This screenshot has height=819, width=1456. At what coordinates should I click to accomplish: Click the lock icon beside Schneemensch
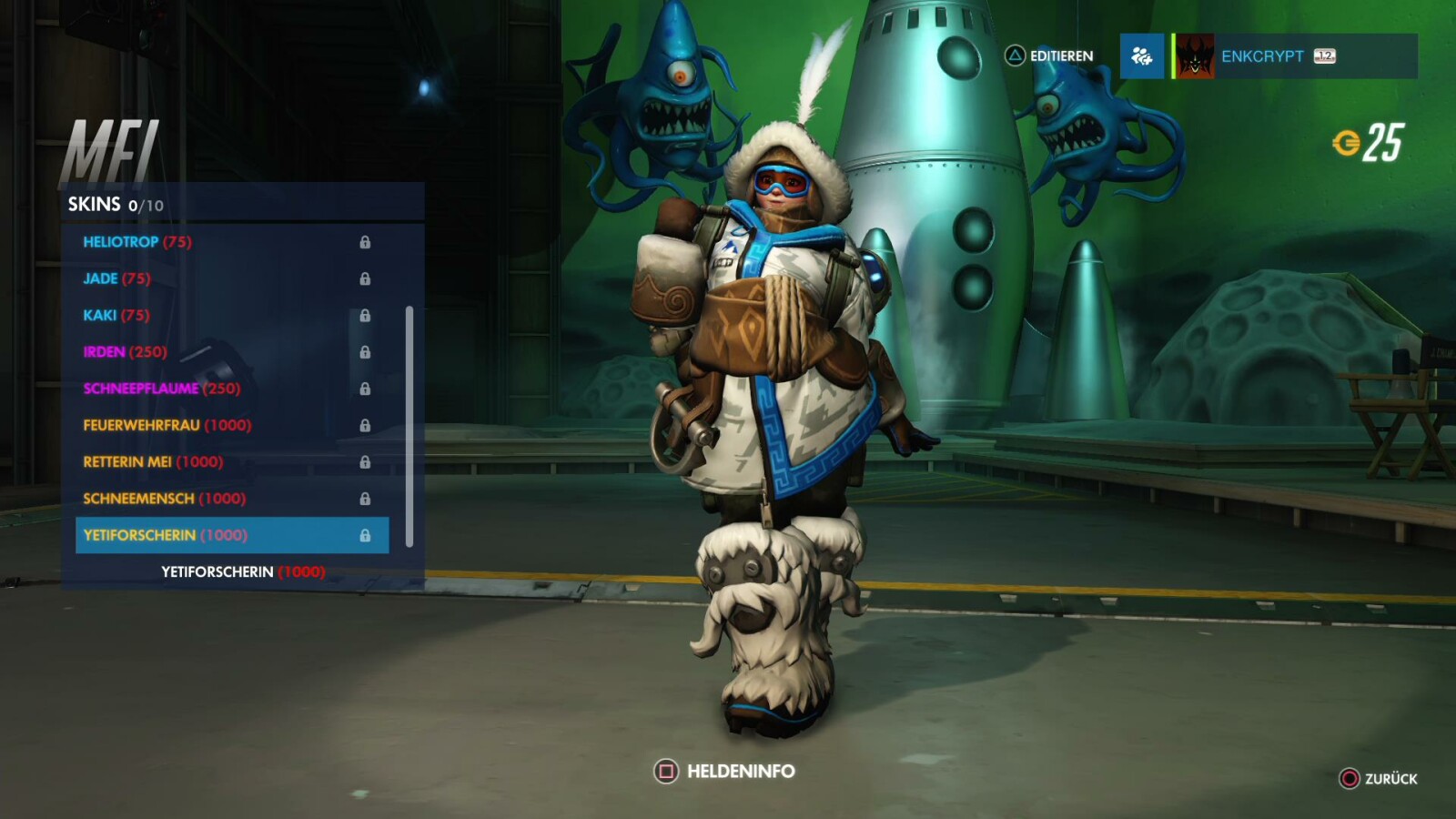(368, 499)
